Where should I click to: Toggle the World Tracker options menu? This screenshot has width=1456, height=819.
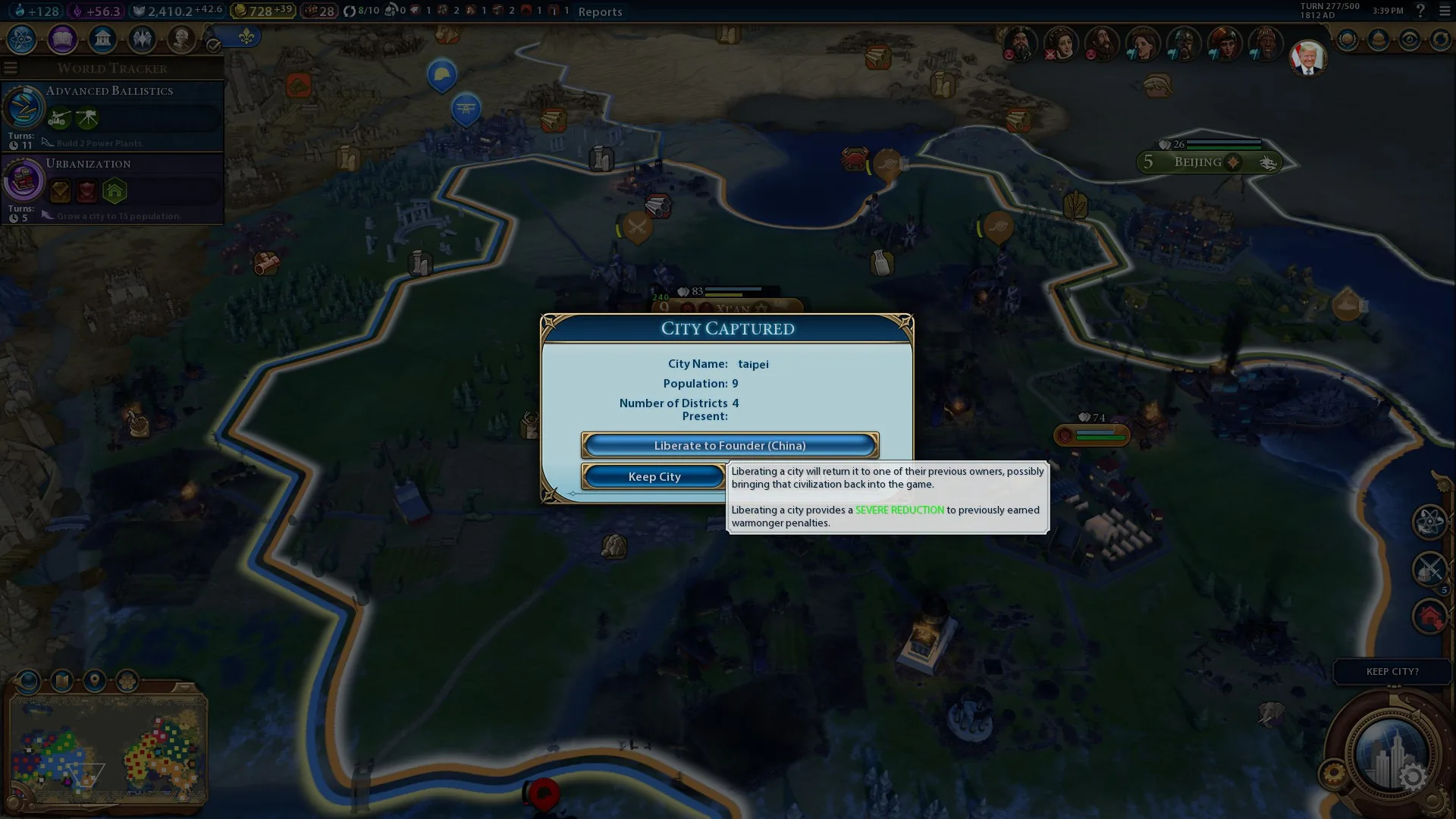[11, 68]
